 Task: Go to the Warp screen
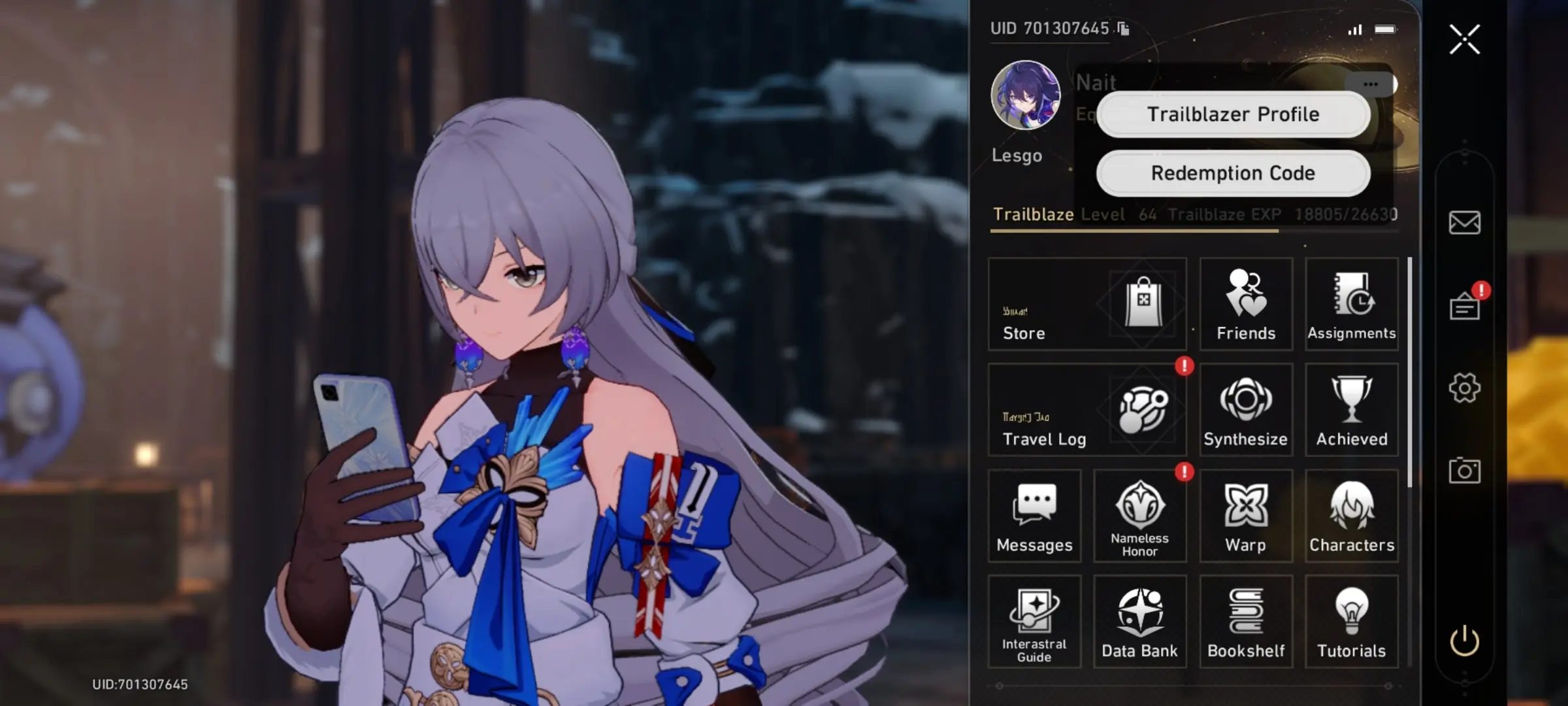coord(1246,516)
